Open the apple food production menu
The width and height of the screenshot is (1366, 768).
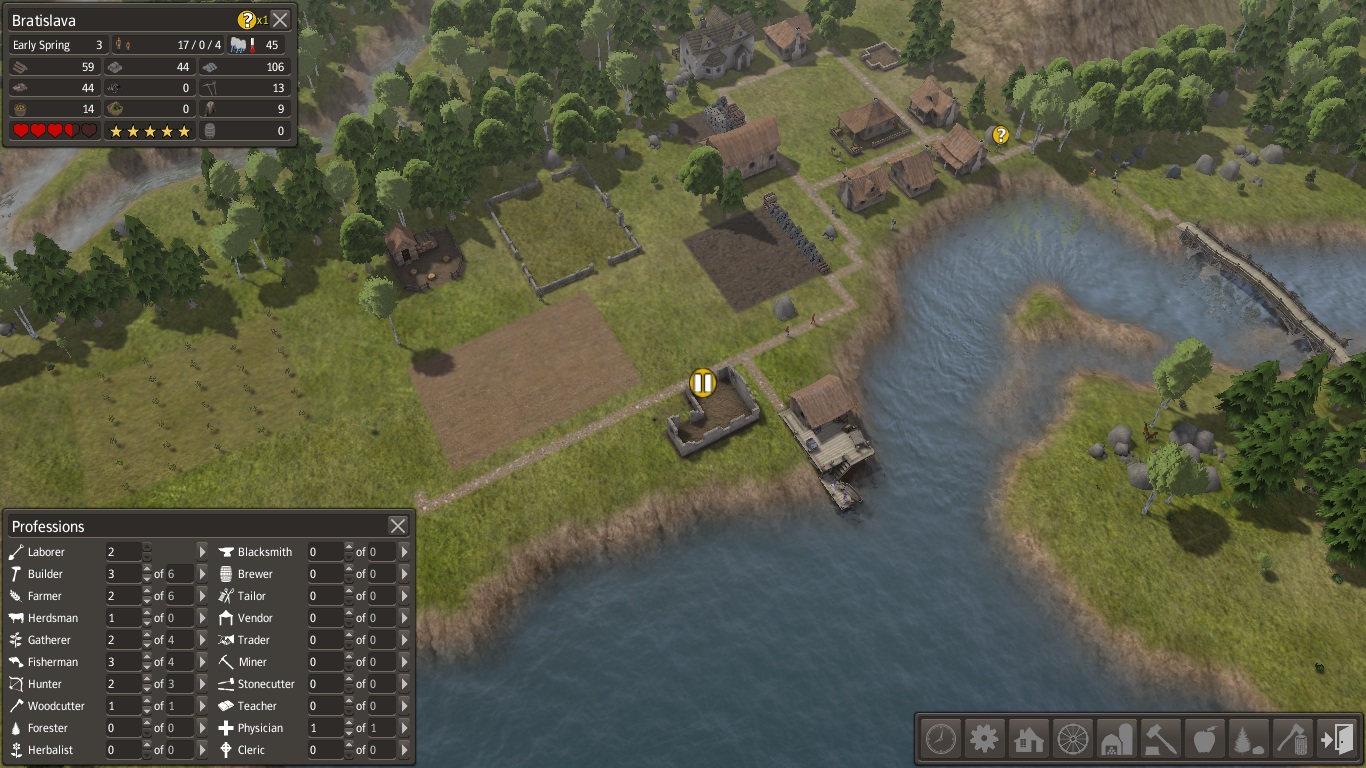point(1204,740)
